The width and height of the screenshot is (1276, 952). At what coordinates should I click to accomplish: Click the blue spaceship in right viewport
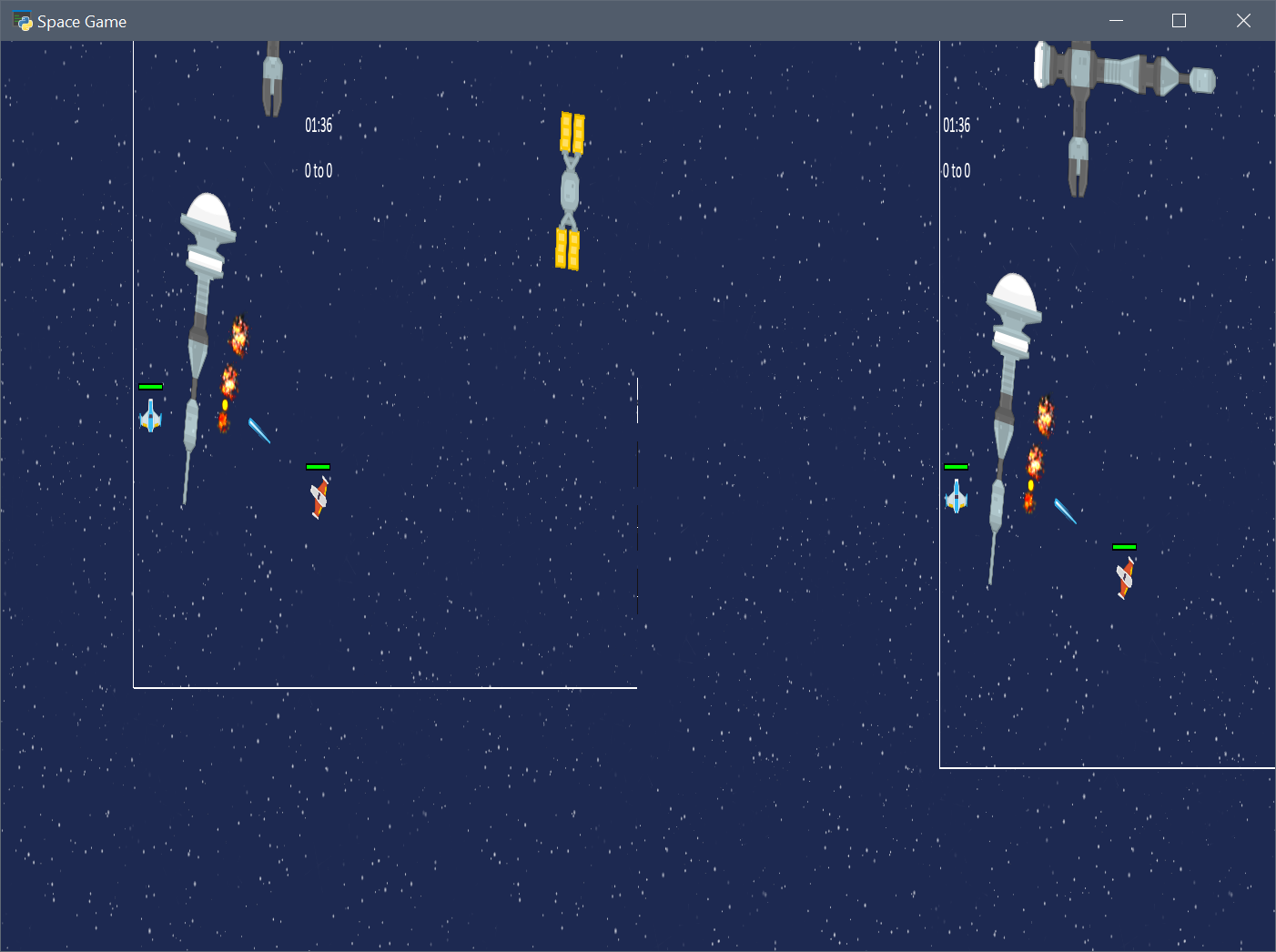(x=957, y=498)
